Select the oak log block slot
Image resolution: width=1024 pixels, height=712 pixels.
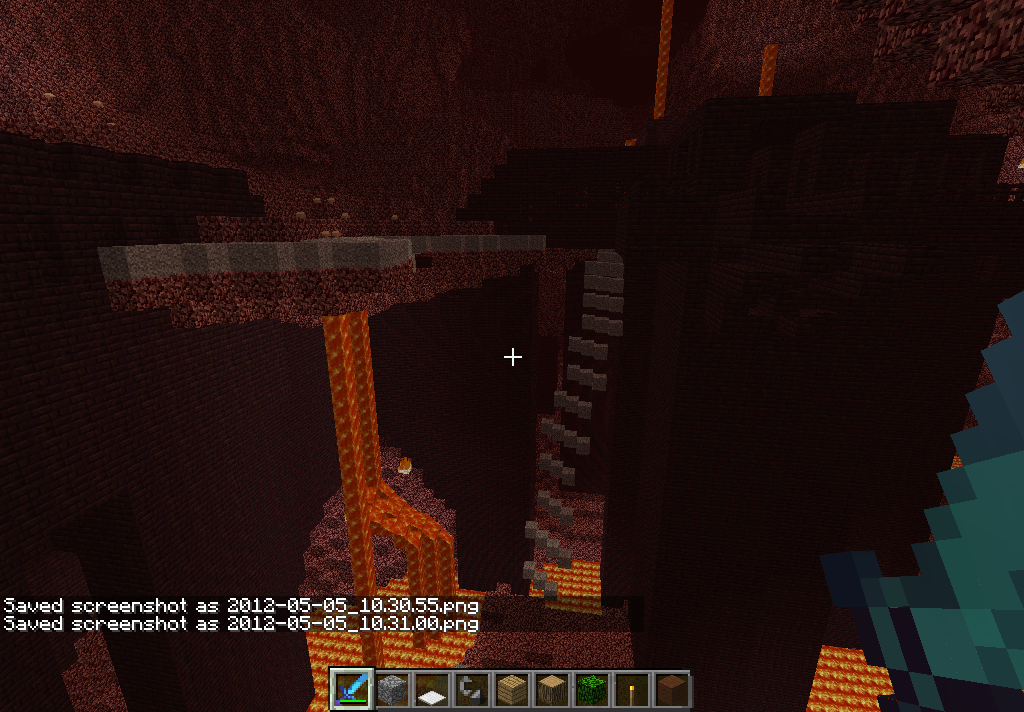[551, 690]
